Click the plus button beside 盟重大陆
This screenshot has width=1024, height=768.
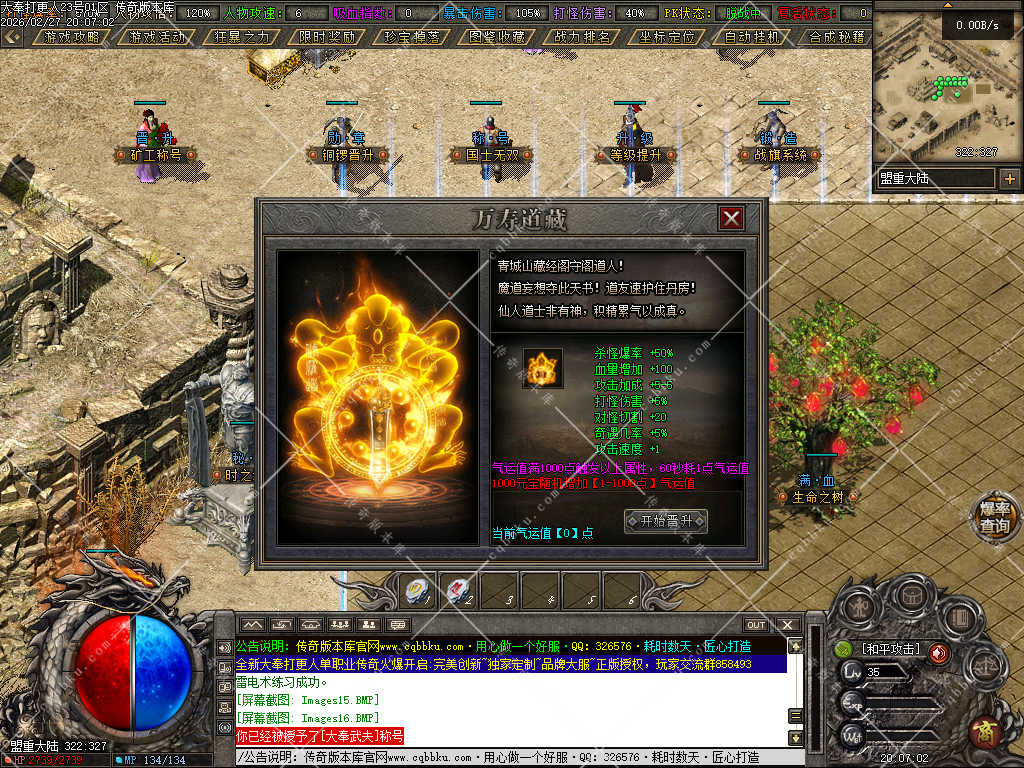click(x=1009, y=179)
